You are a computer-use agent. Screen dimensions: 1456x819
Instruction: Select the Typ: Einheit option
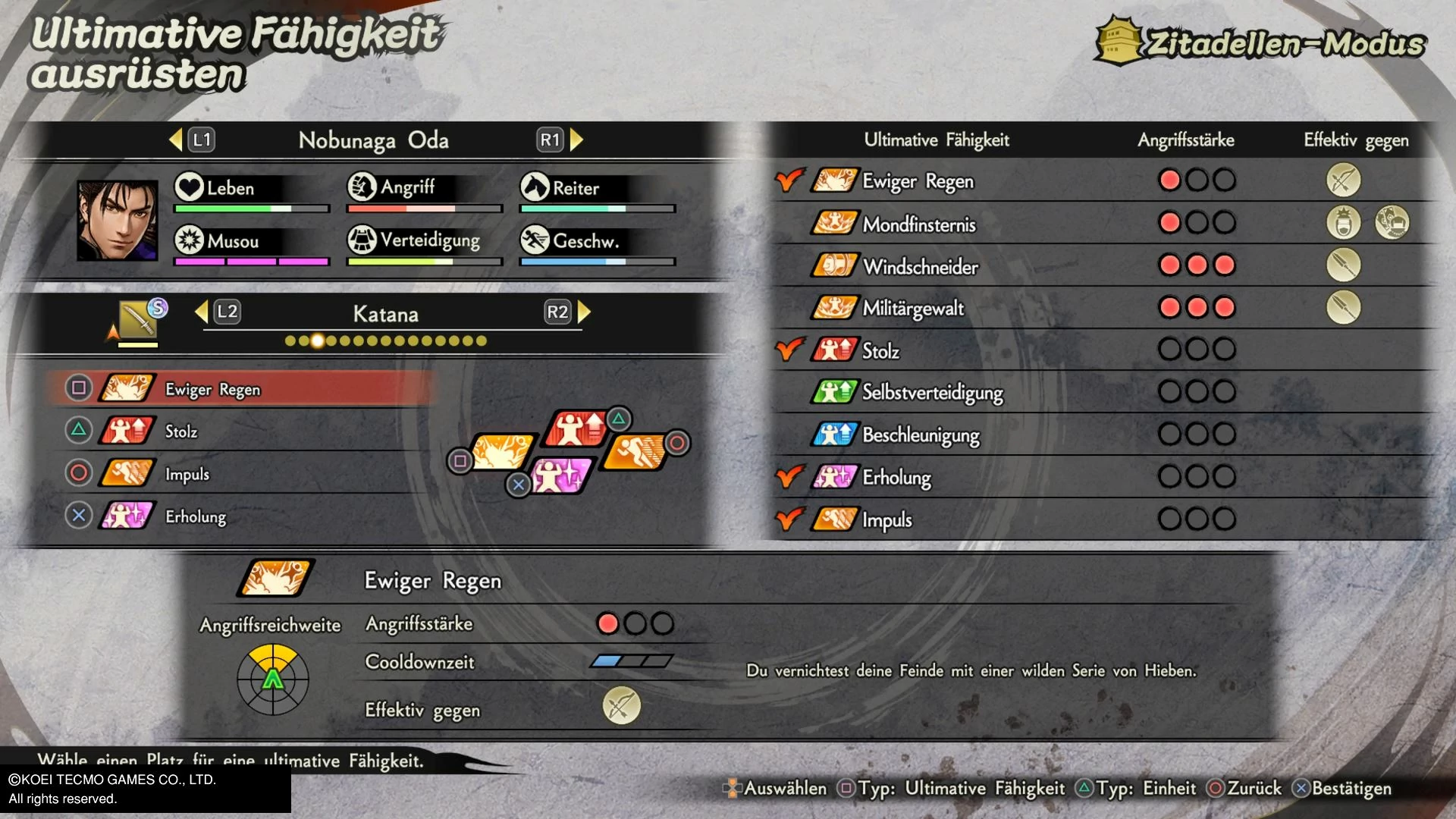tap(1136, 789)
